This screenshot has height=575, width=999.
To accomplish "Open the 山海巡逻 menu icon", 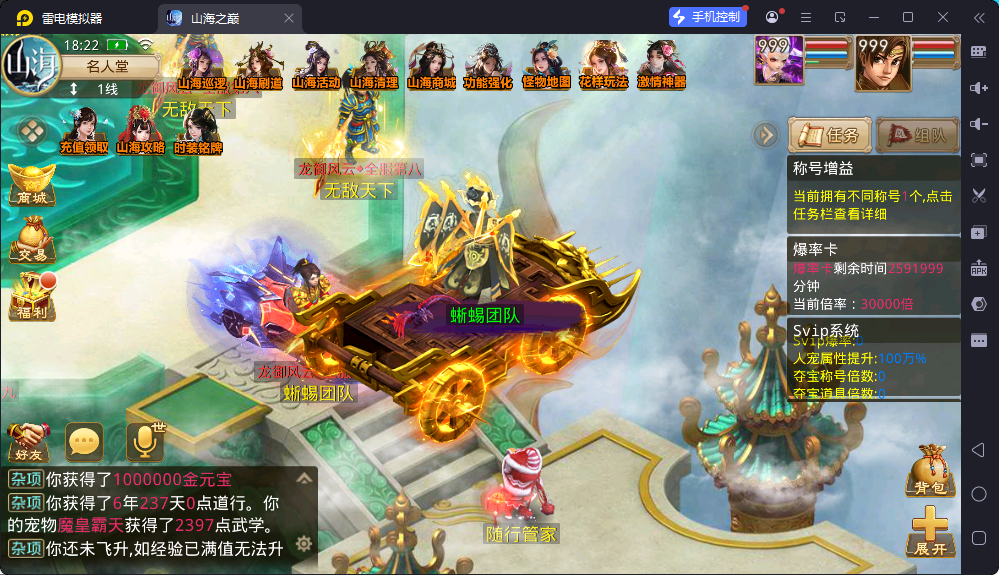I will pos(201,66).
